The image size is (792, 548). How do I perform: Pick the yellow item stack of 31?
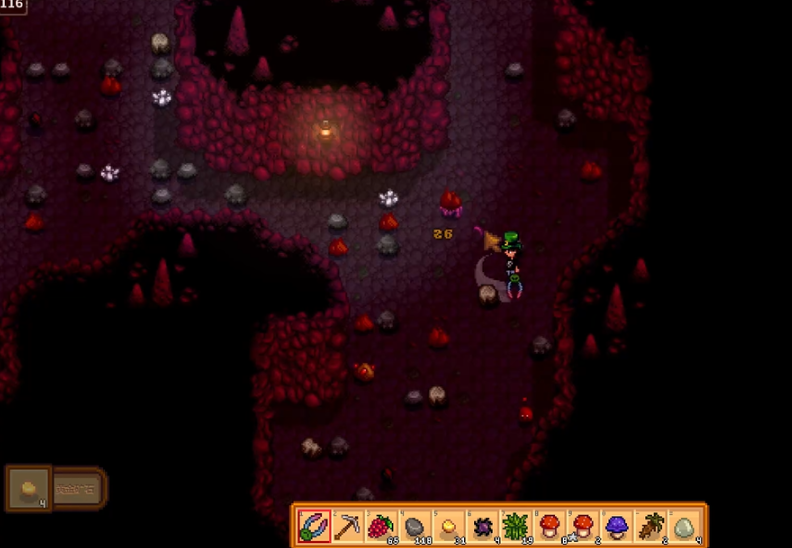click(449, 525)
